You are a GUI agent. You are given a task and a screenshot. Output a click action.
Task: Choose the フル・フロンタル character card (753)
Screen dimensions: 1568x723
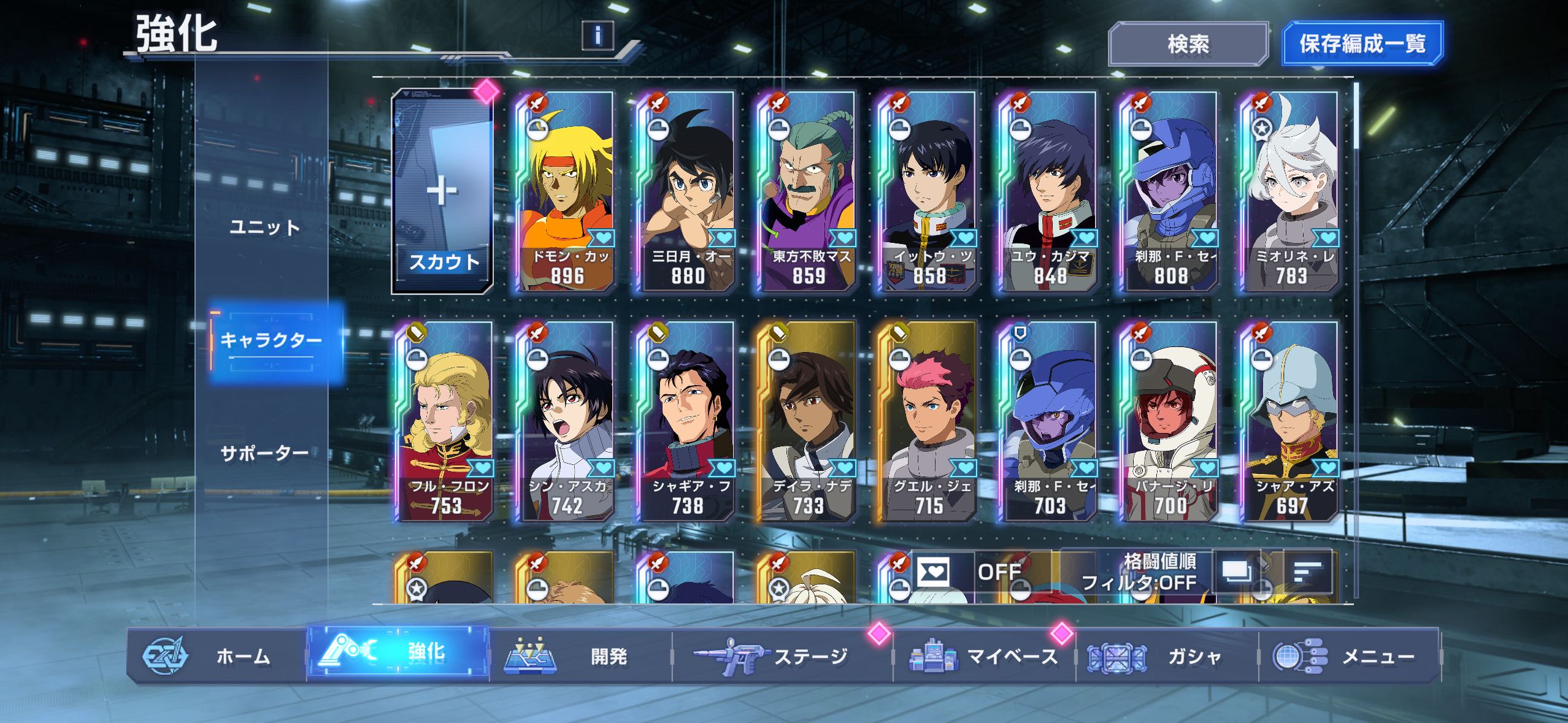pyautogui.click(x=445, y=422)
